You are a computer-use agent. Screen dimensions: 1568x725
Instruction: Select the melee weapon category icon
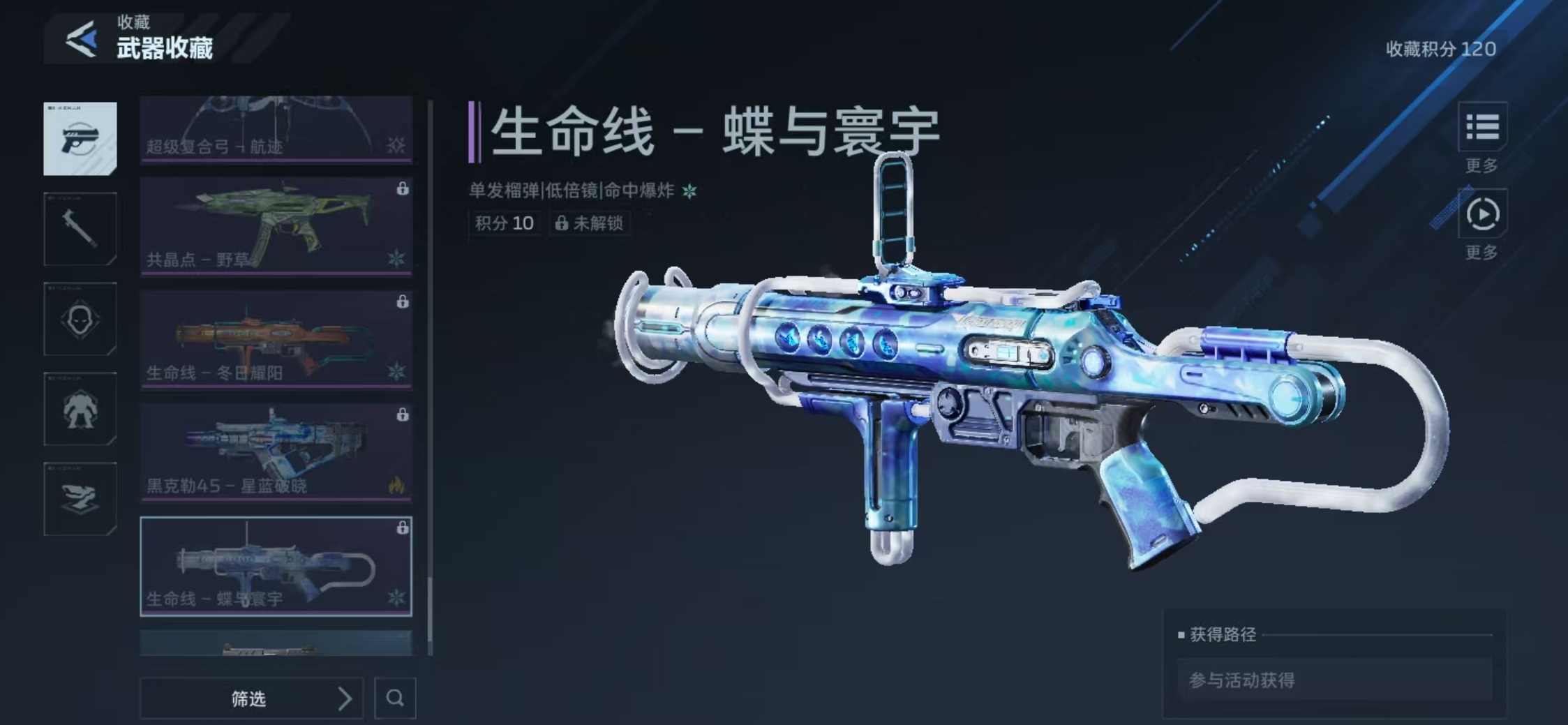point(80,228)
